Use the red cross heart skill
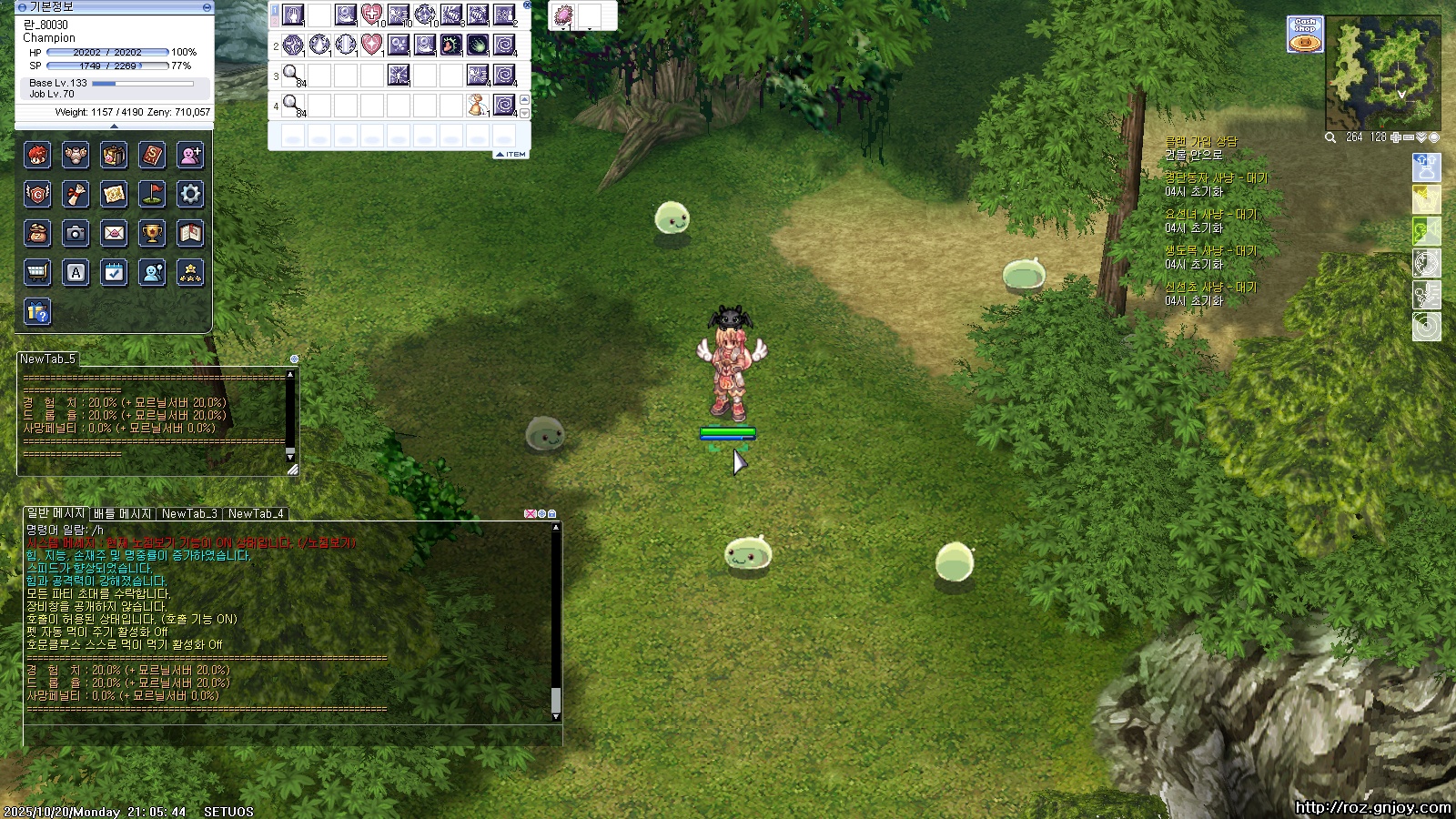Viewport: 1456px width, 819px height. pos(371,15)
